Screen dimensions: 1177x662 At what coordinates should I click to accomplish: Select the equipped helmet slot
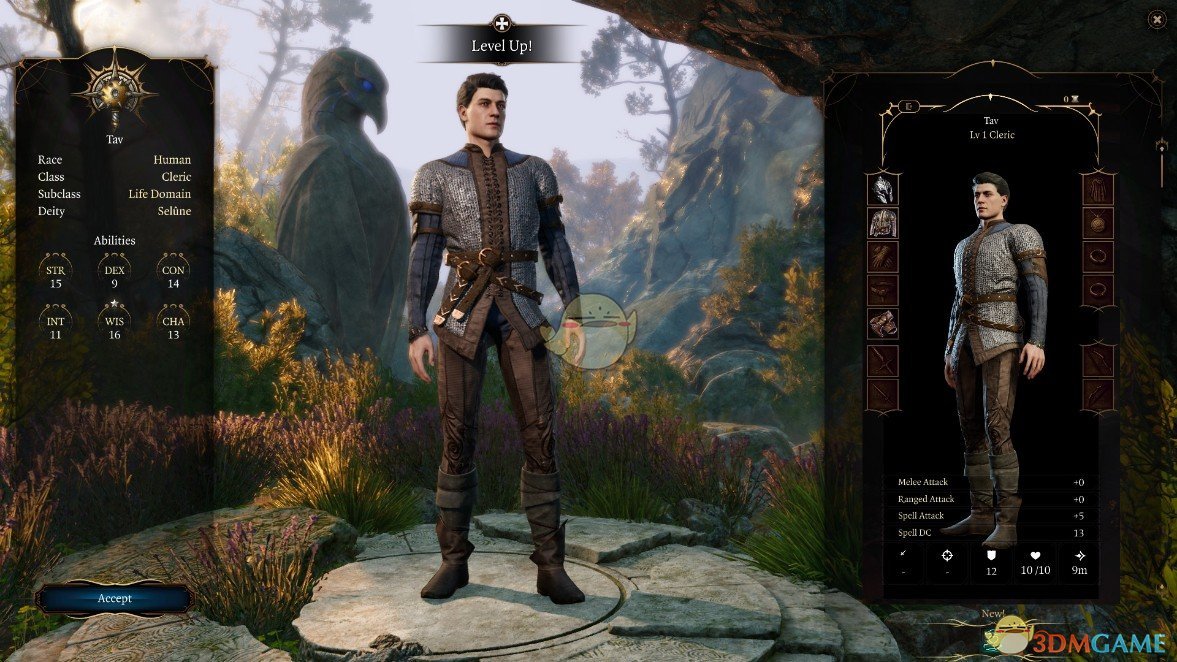(882, 189)
